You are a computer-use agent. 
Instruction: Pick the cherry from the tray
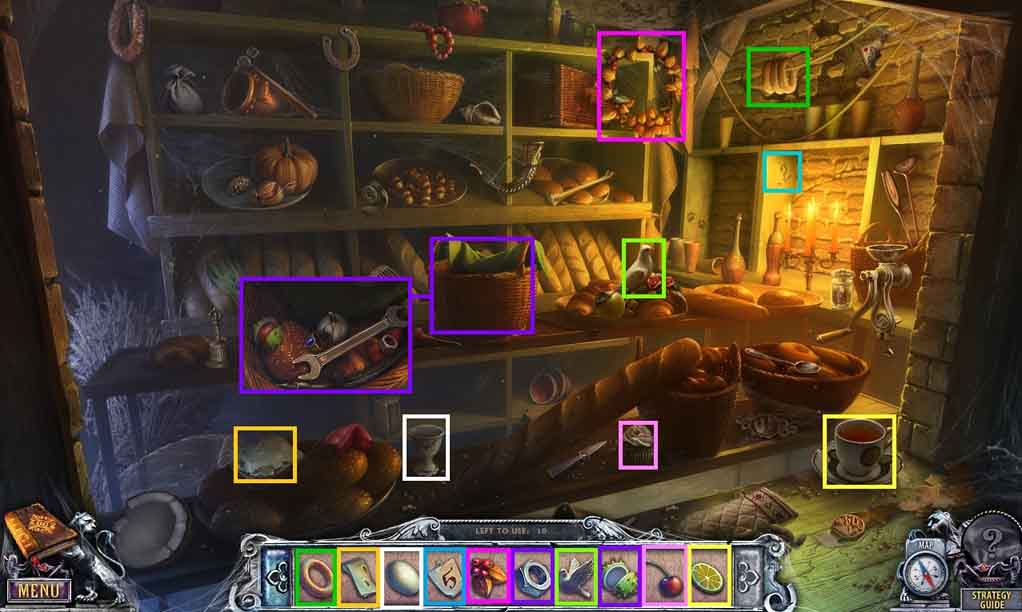[662, 576]
